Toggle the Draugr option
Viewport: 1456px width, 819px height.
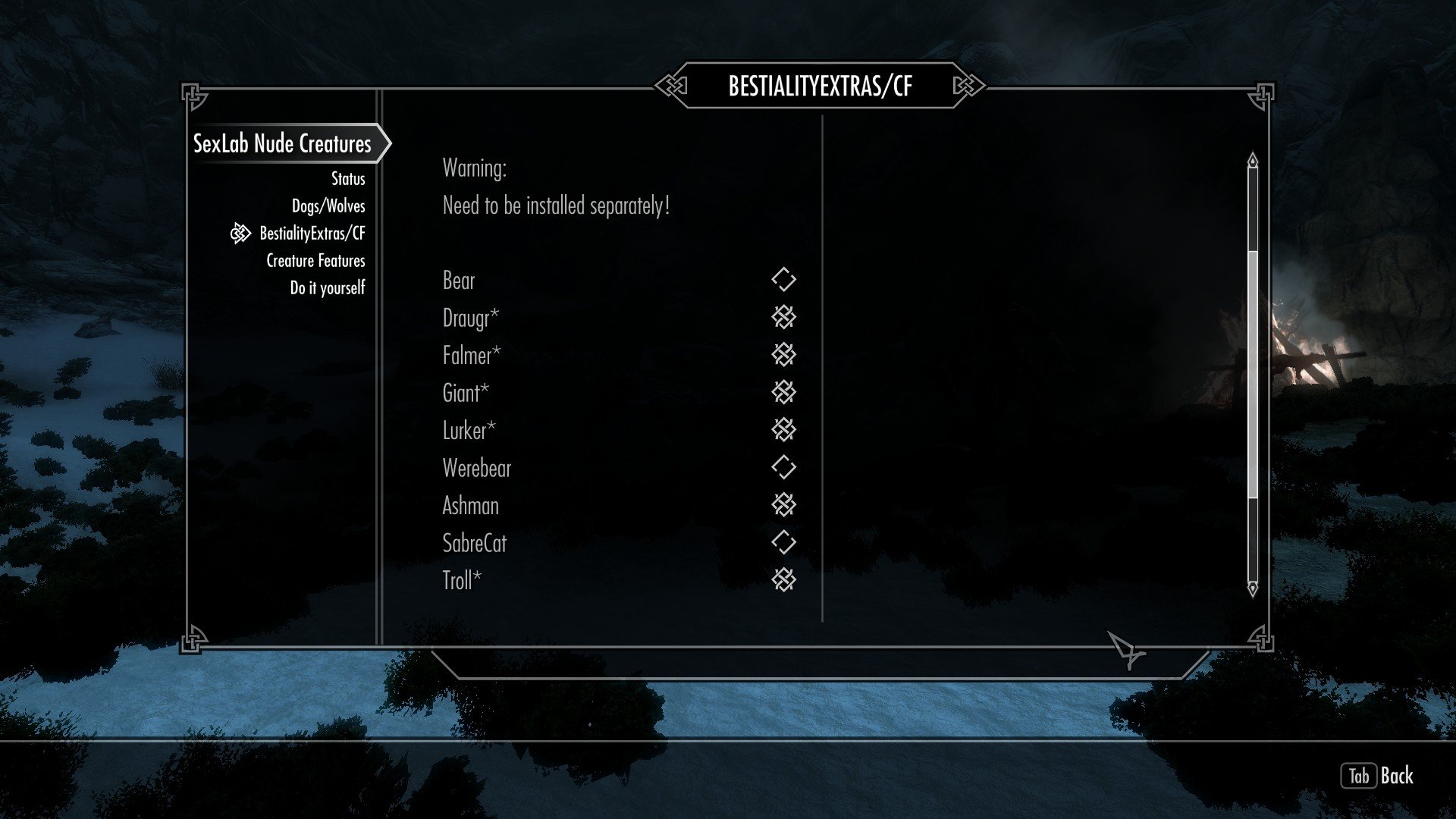pyautogui.click(x=783, y=317)
